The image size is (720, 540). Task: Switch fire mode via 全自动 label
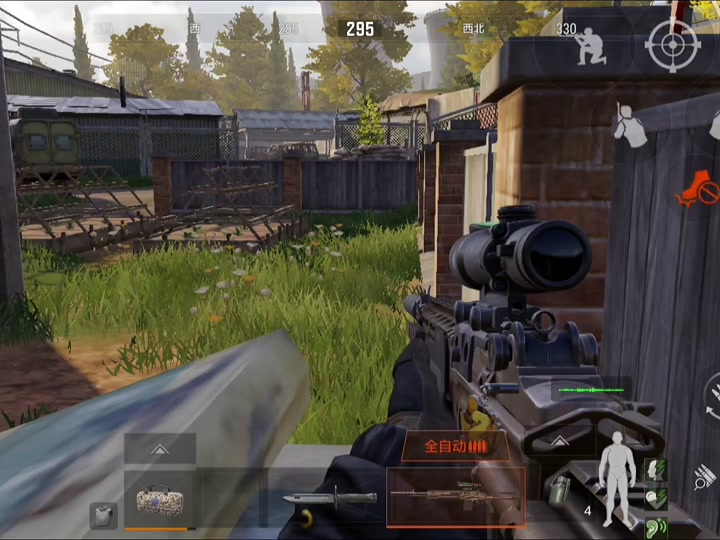455,446
